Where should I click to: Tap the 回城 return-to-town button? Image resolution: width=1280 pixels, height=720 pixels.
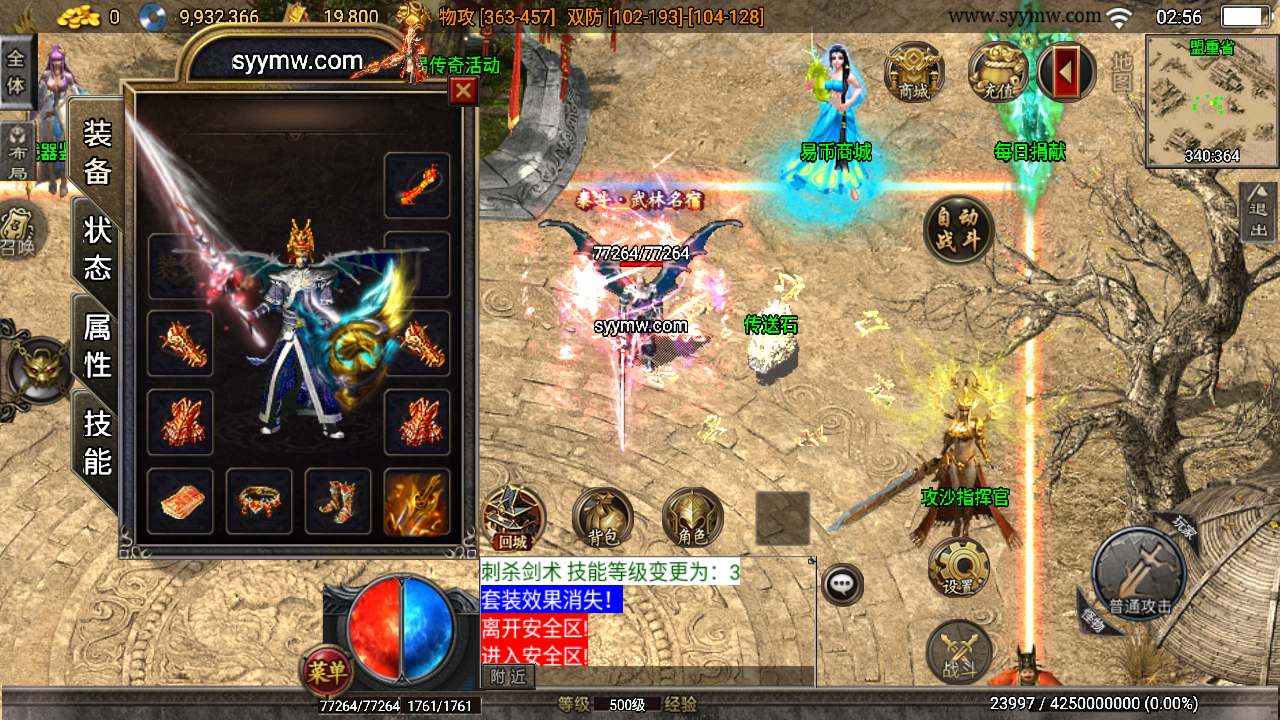pyautogui.click(x=513, y=519)
